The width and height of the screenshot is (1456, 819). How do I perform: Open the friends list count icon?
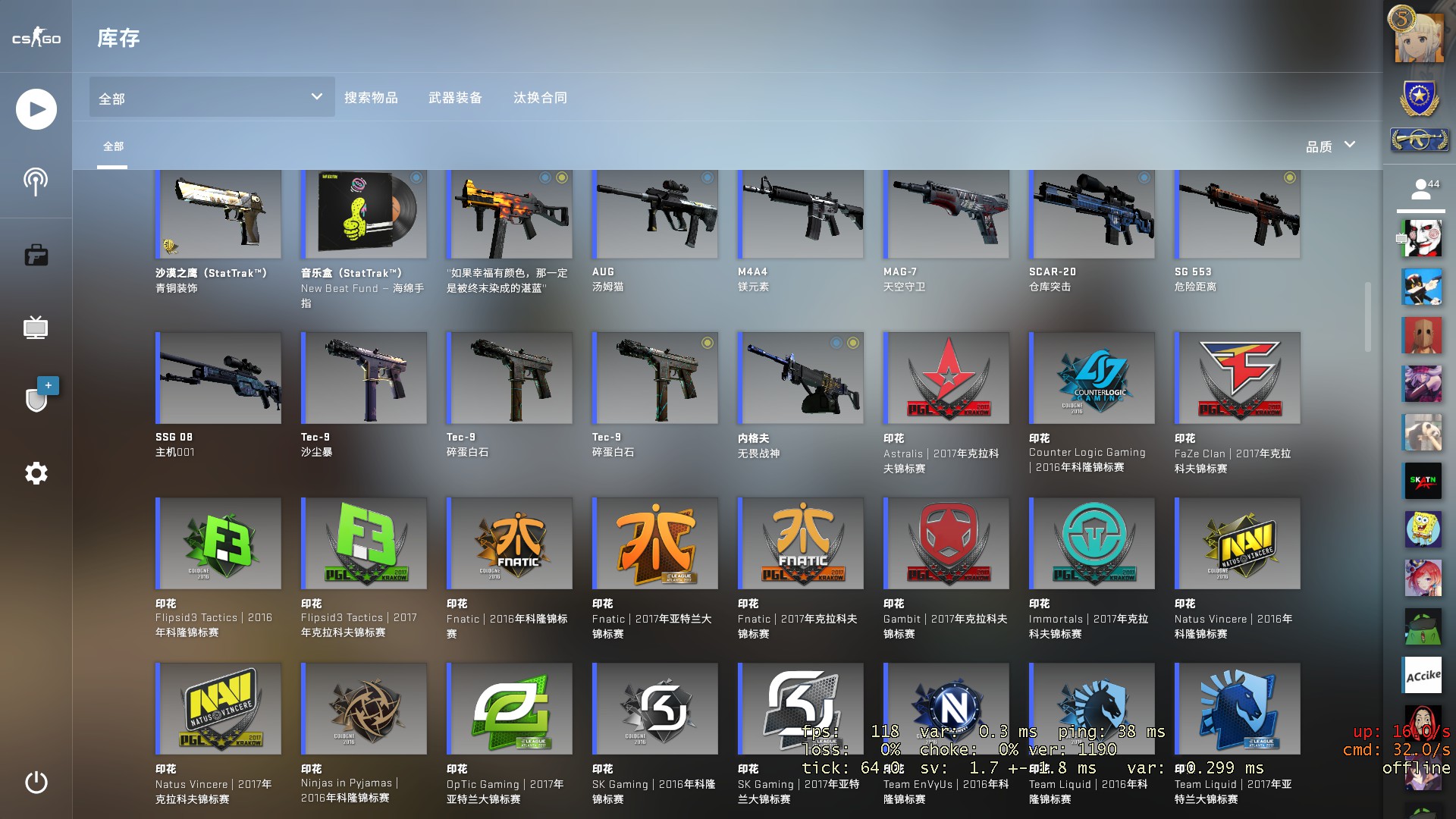pyautogui.click(x=1422, y=190)
